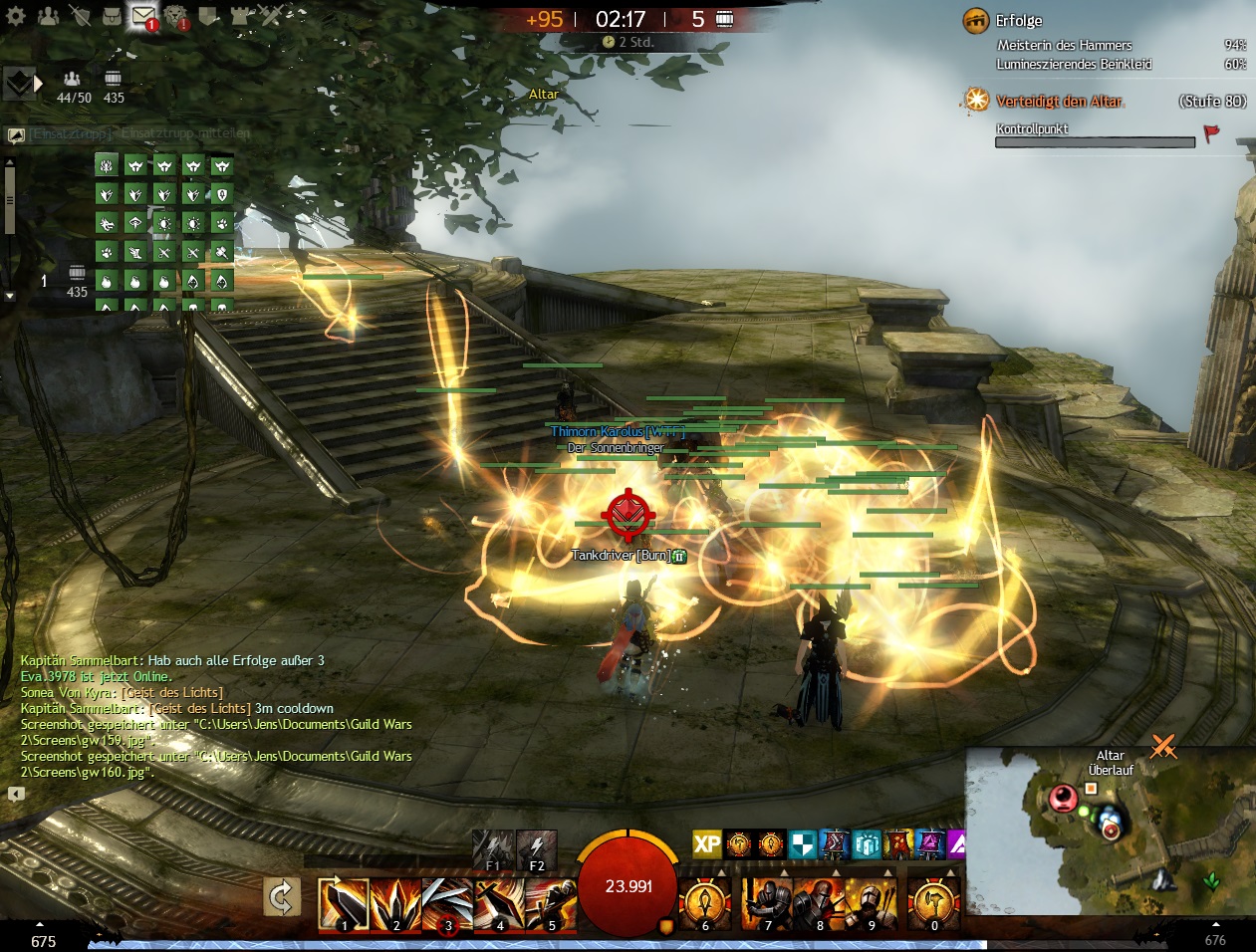This screenshot has width=1256, height=952.
Task: Target Tankdriver via the red crosshair marker
Action: tap(628, 513)
